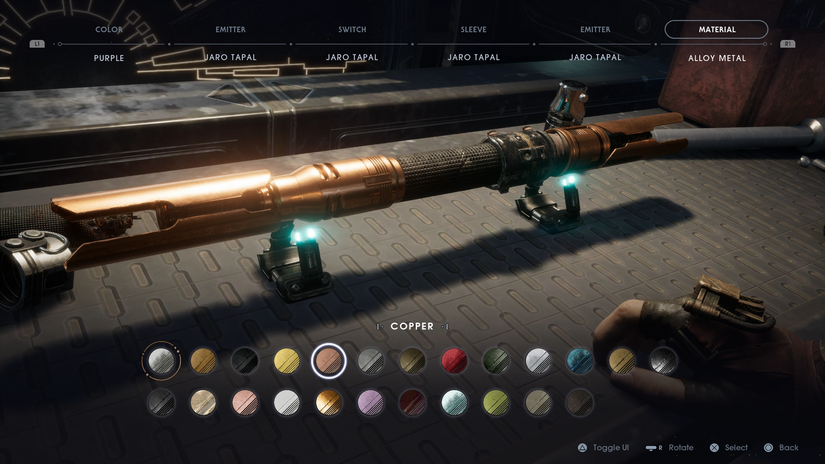The width and height of the screenshot is (825, 464).
Task: Choose the Material tab
Action: pos(716,30)
